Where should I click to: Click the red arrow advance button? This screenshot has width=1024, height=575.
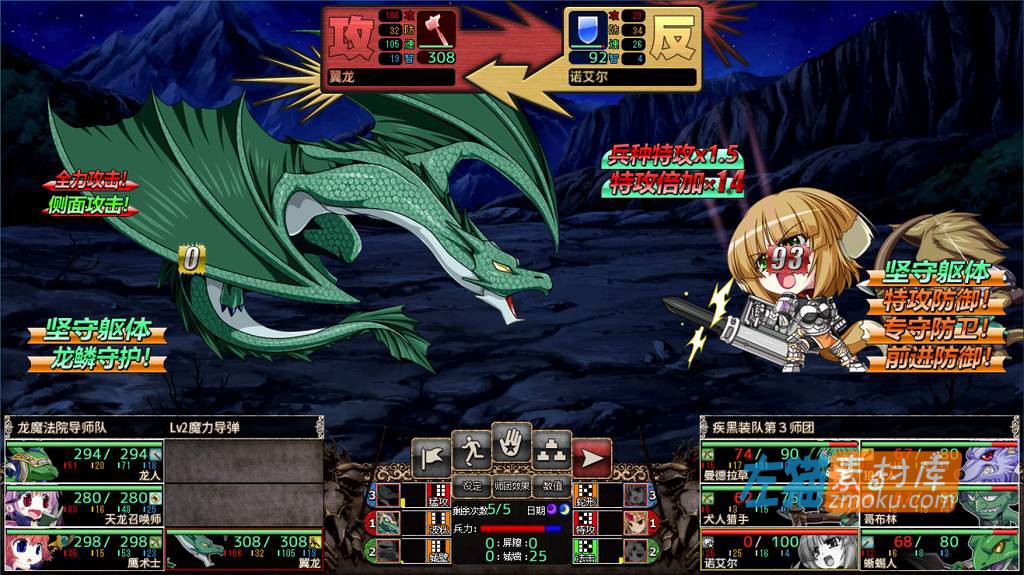tap(592, 457)
